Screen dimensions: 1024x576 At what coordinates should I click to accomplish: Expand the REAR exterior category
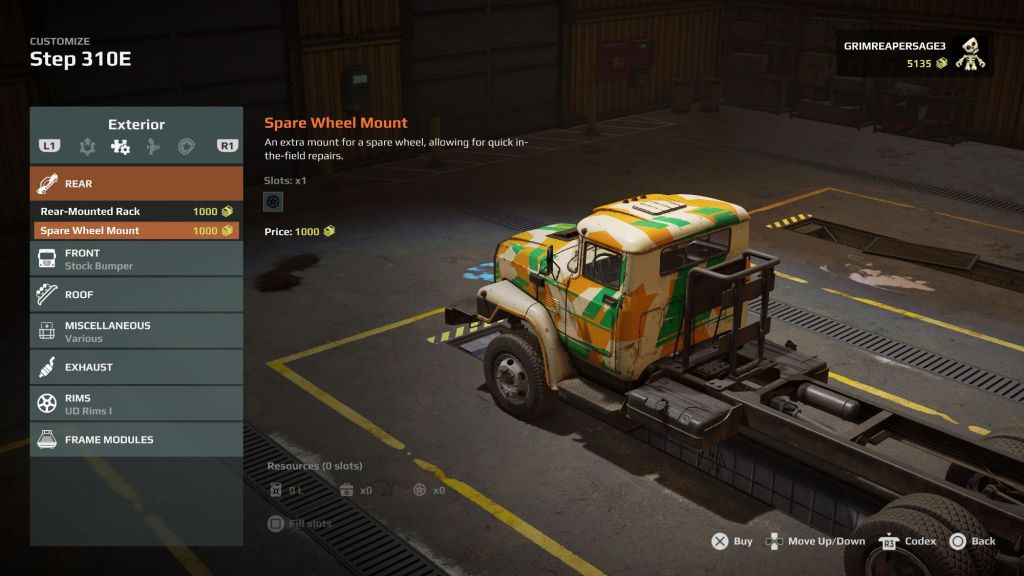point(136,184)
